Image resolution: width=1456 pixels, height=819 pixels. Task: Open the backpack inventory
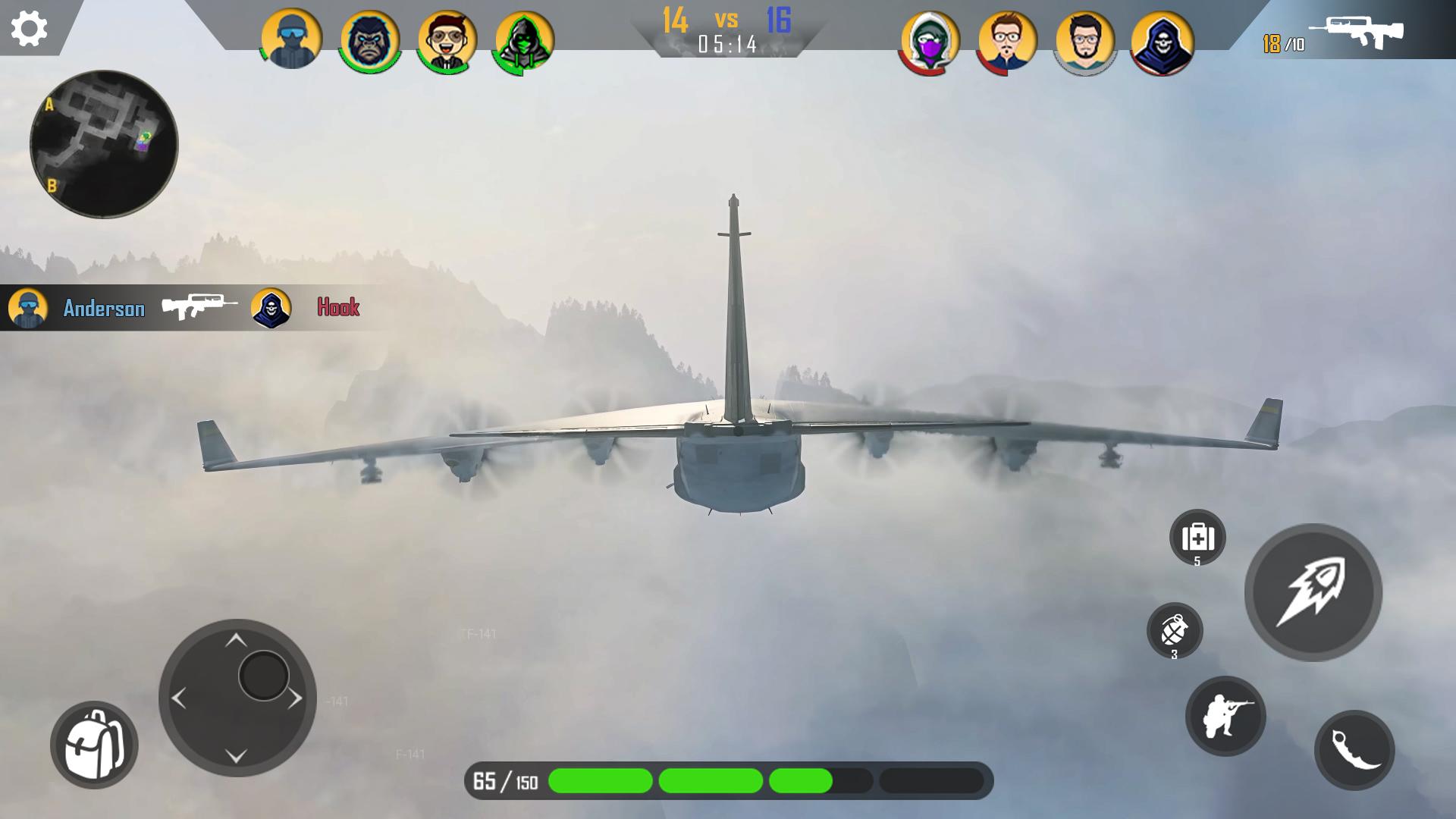(94, 745)
